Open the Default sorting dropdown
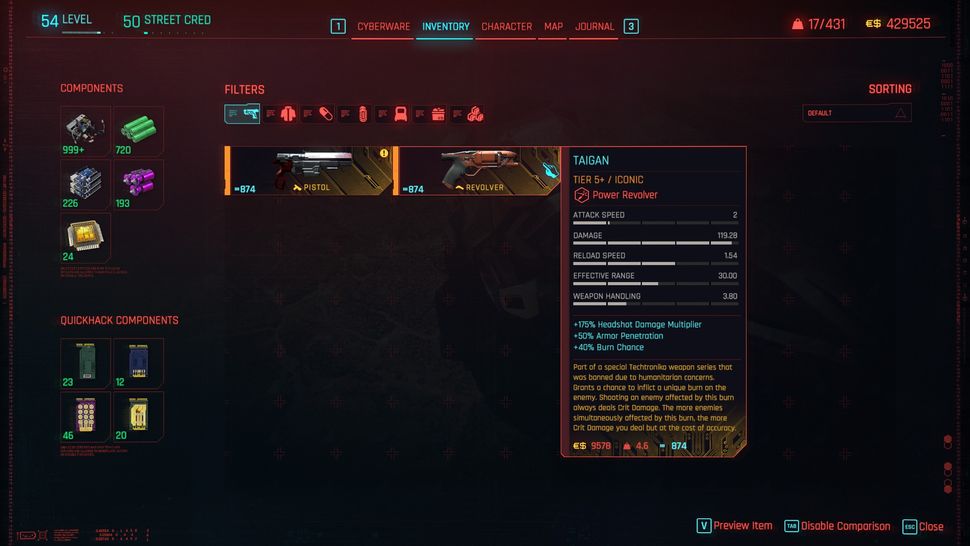 (857, 113)
